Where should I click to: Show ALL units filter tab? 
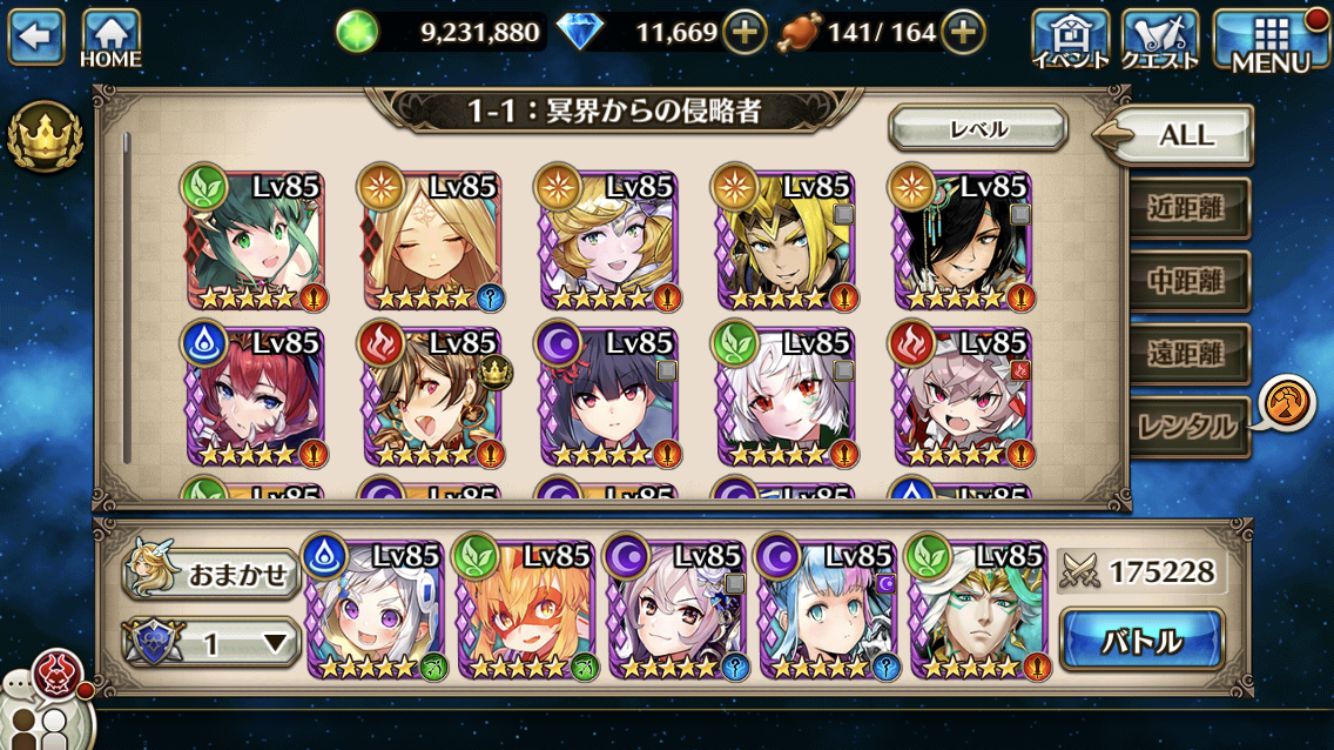pyautogui.click(x=1185, y=135)
